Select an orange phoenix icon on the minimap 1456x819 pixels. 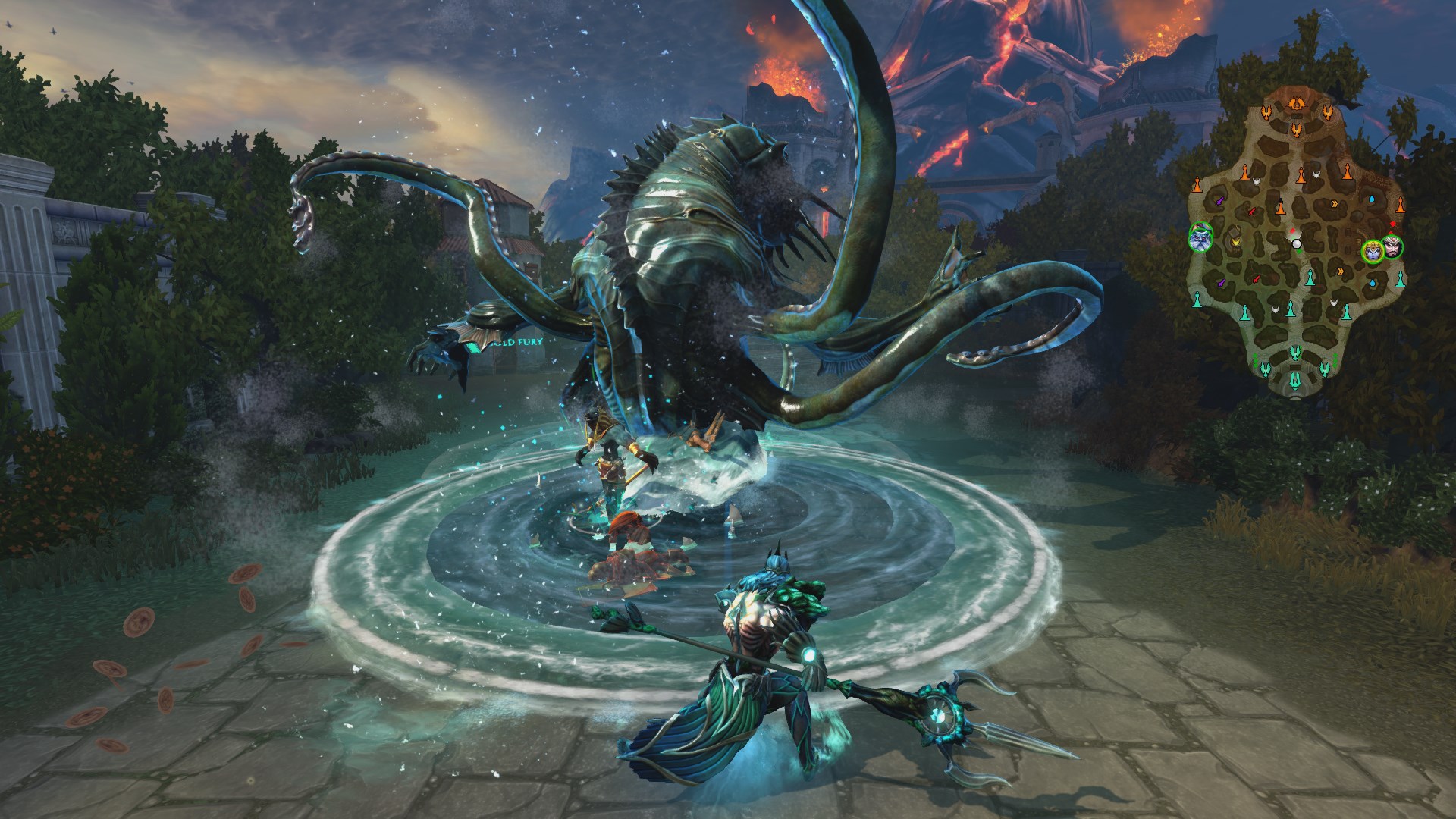tap(1267, 112)
